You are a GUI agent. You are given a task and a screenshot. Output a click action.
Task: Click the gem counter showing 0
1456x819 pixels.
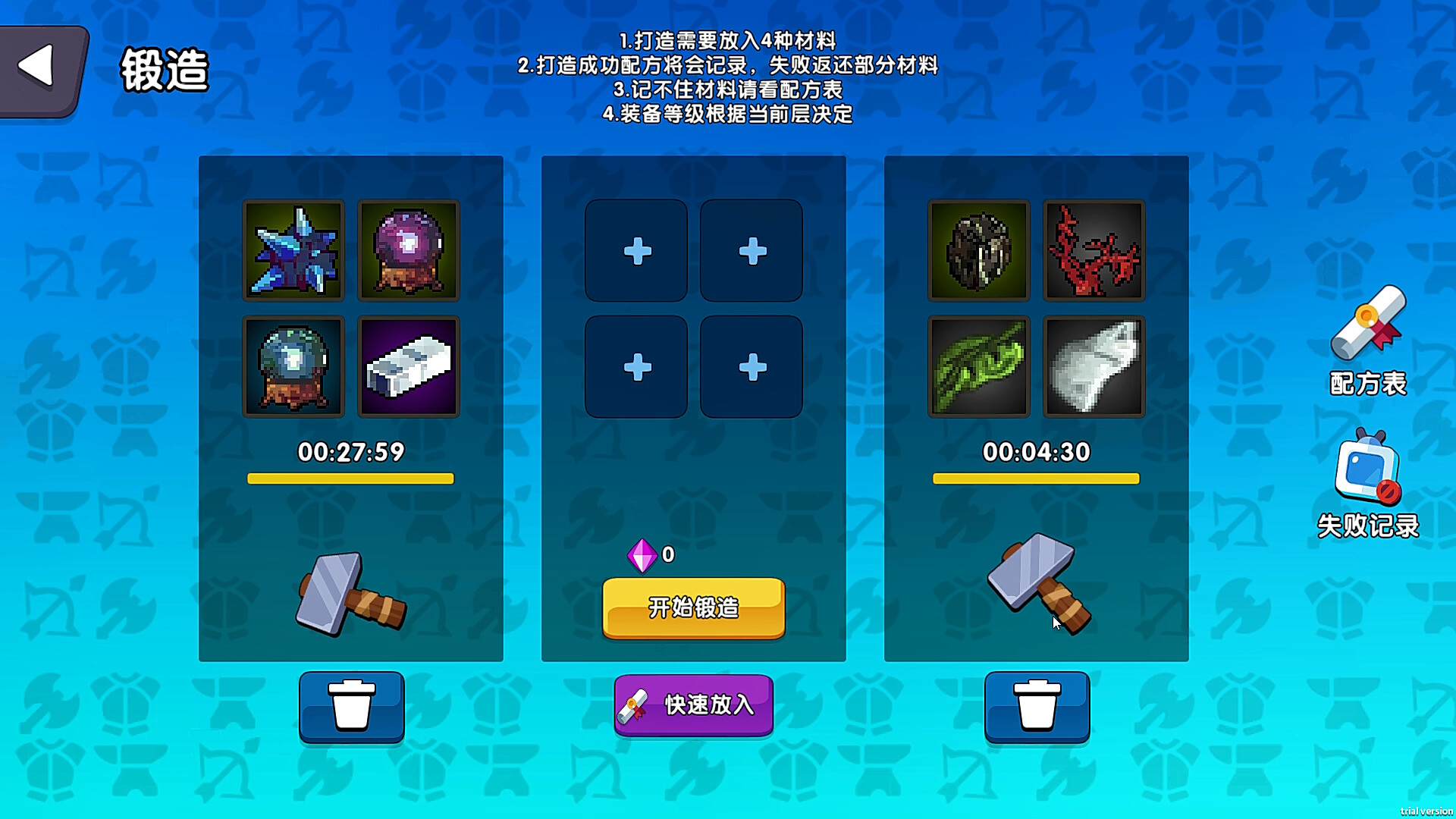coord(654,555)
